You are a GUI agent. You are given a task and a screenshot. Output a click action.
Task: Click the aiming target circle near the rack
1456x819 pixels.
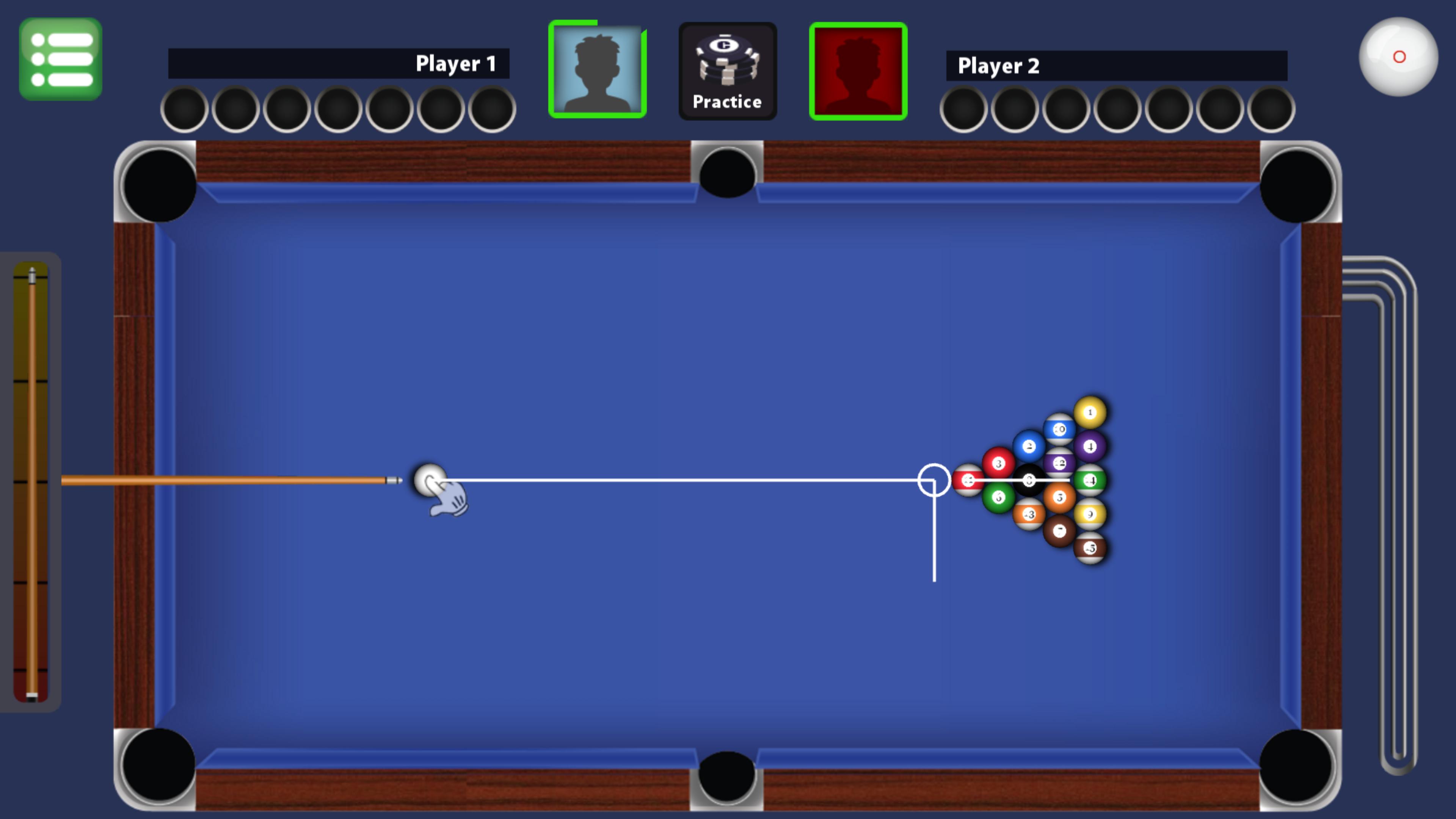pos(934,480)
